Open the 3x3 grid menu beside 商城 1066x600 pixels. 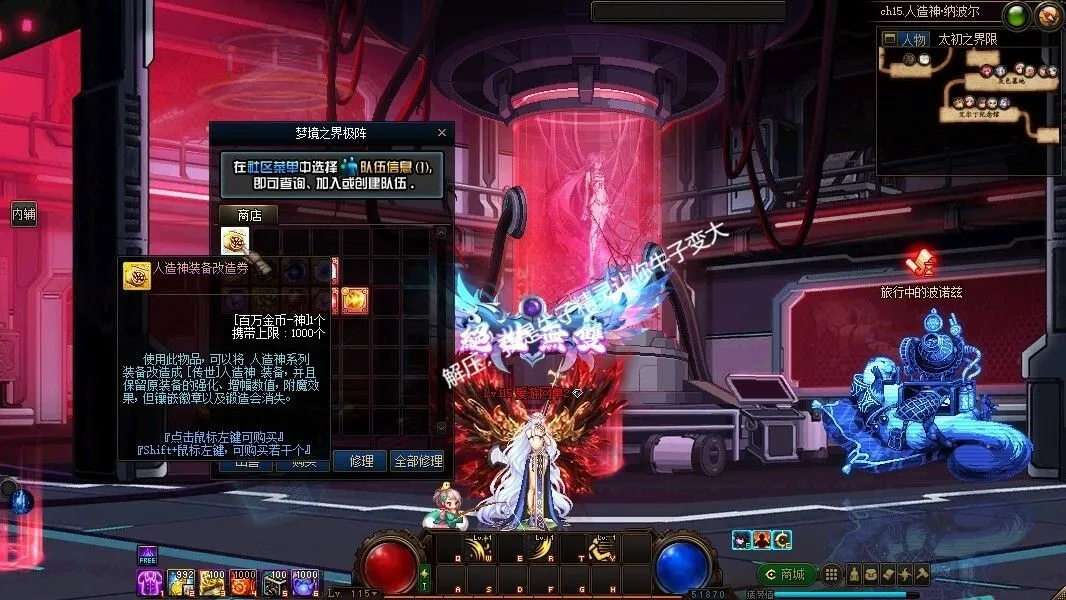click(831, 574)
